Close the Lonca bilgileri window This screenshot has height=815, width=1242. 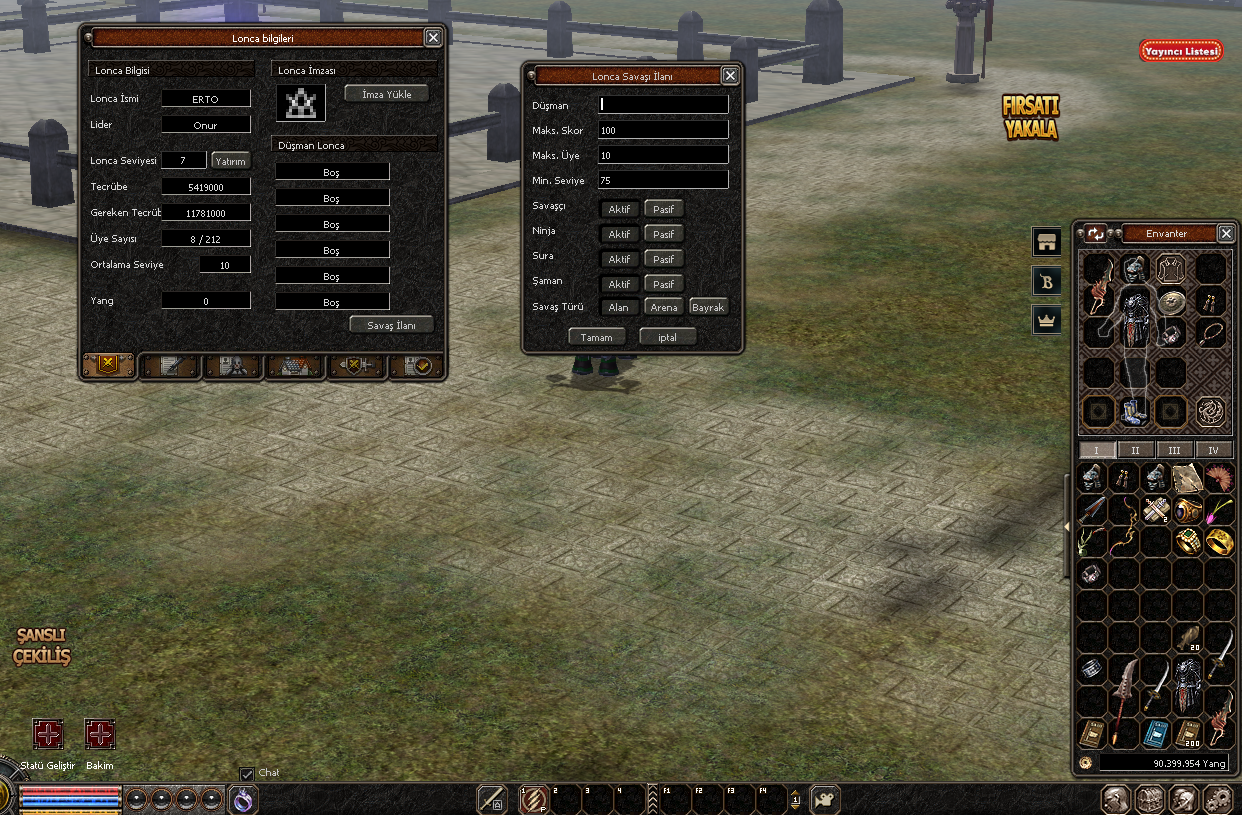(432, 38)
